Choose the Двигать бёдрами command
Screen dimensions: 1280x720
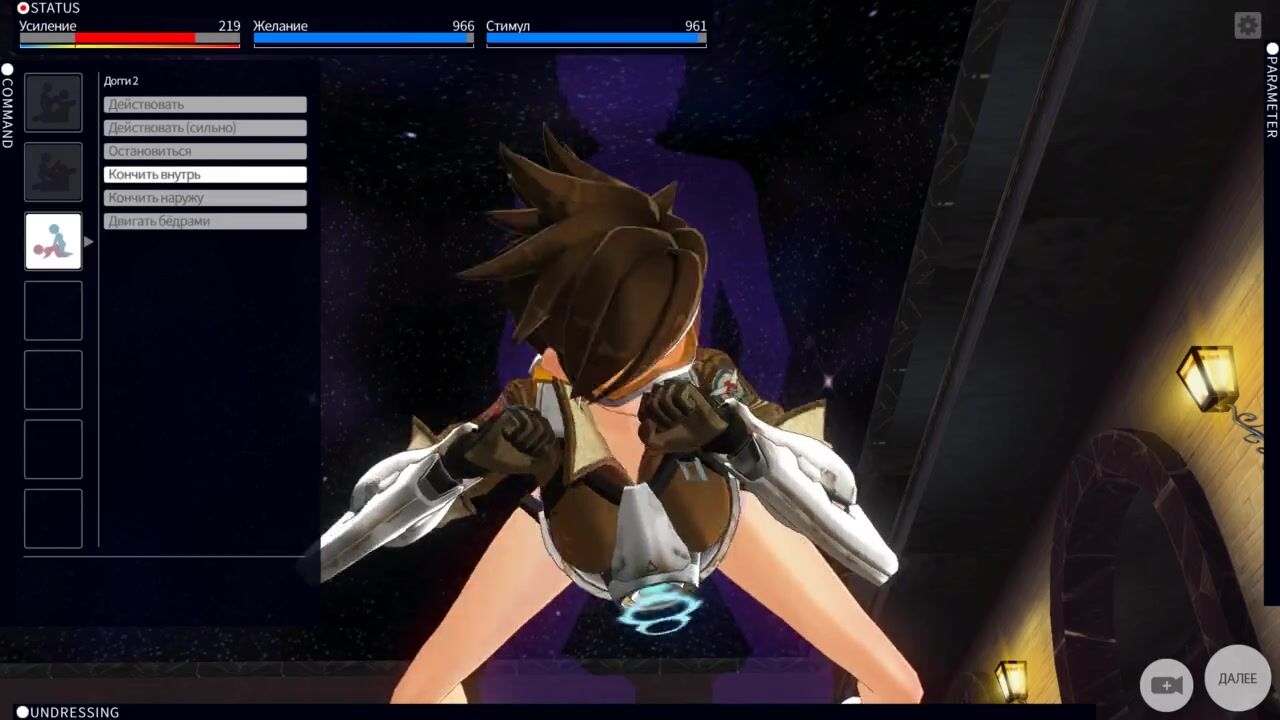(205, 221)
